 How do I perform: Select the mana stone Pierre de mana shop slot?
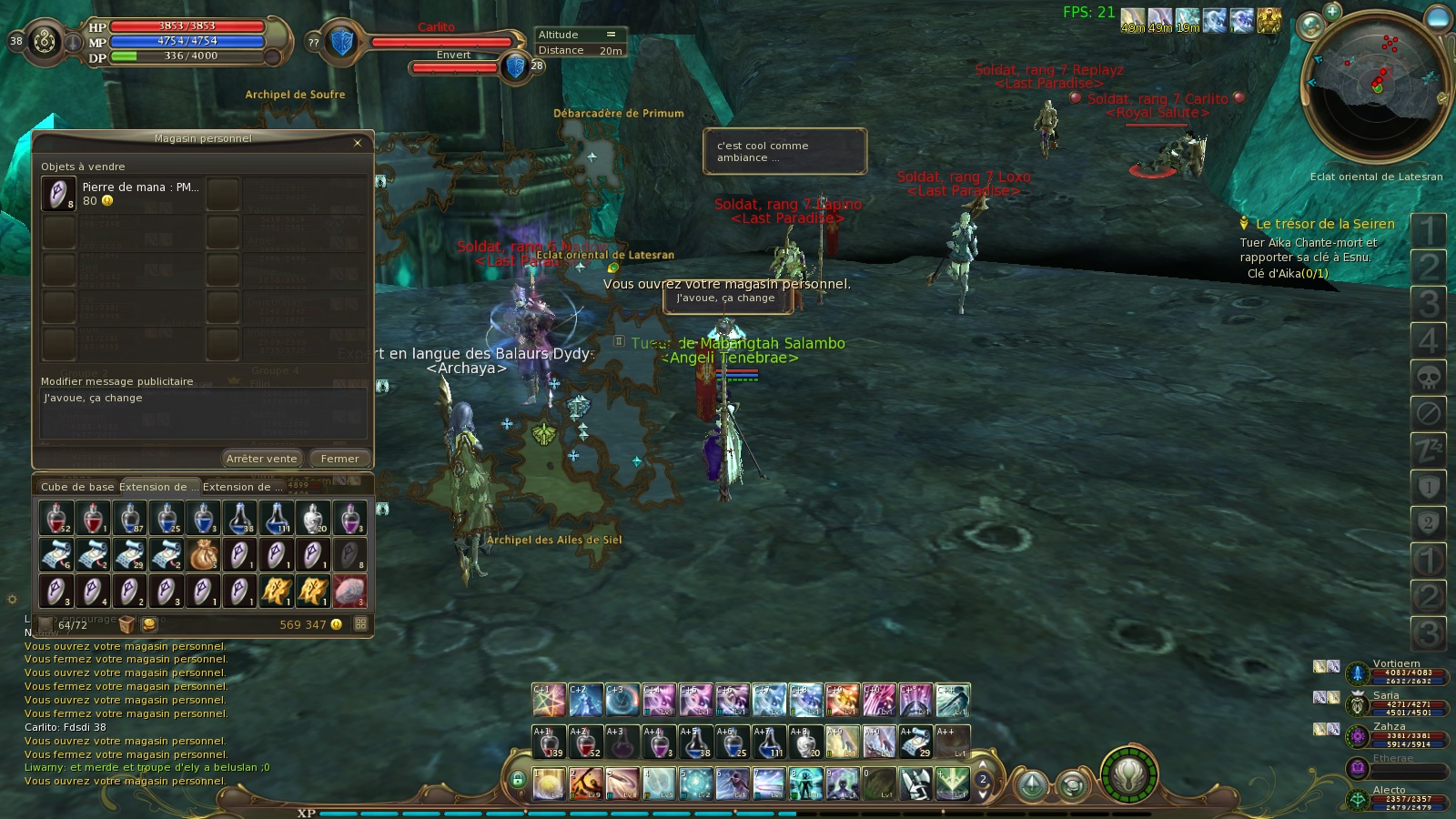point(57,193)
